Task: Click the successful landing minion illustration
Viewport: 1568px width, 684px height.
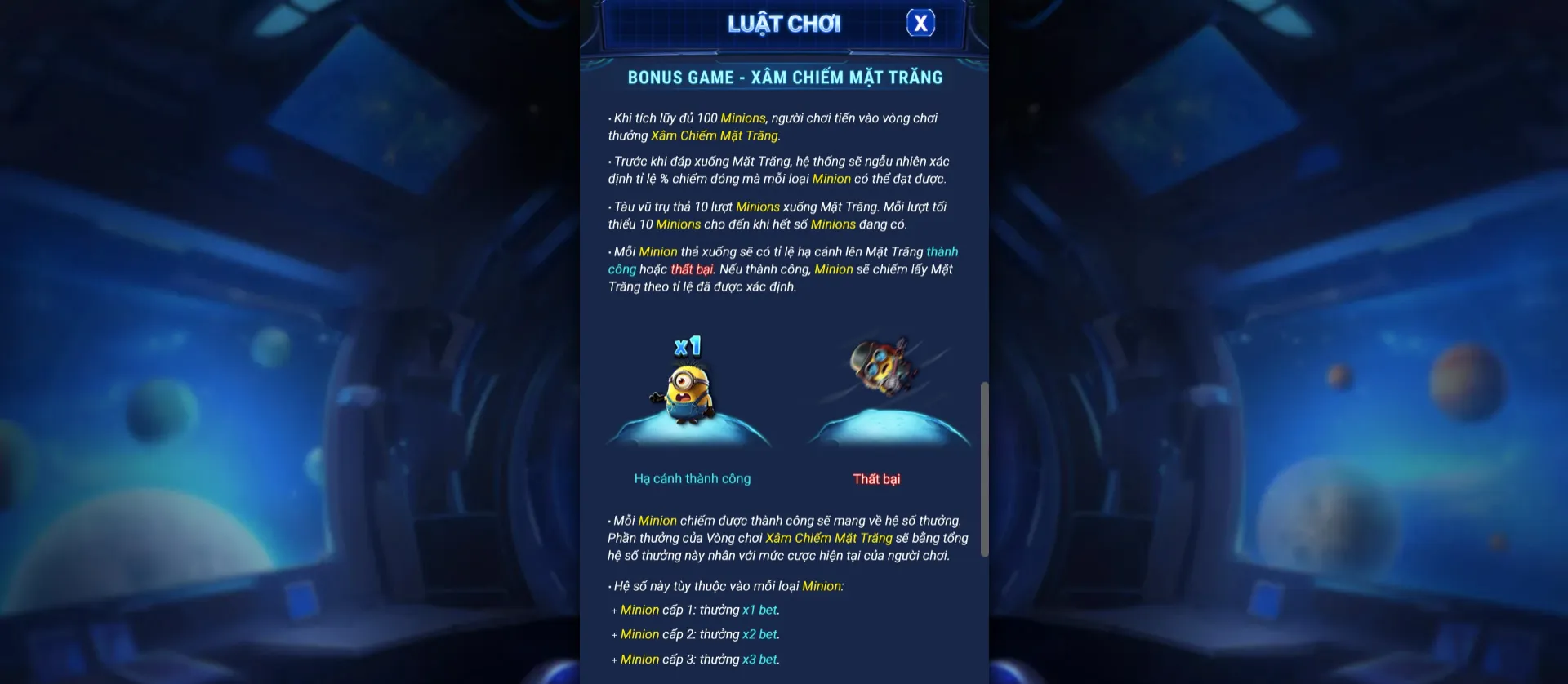Action: pos(690,392)
